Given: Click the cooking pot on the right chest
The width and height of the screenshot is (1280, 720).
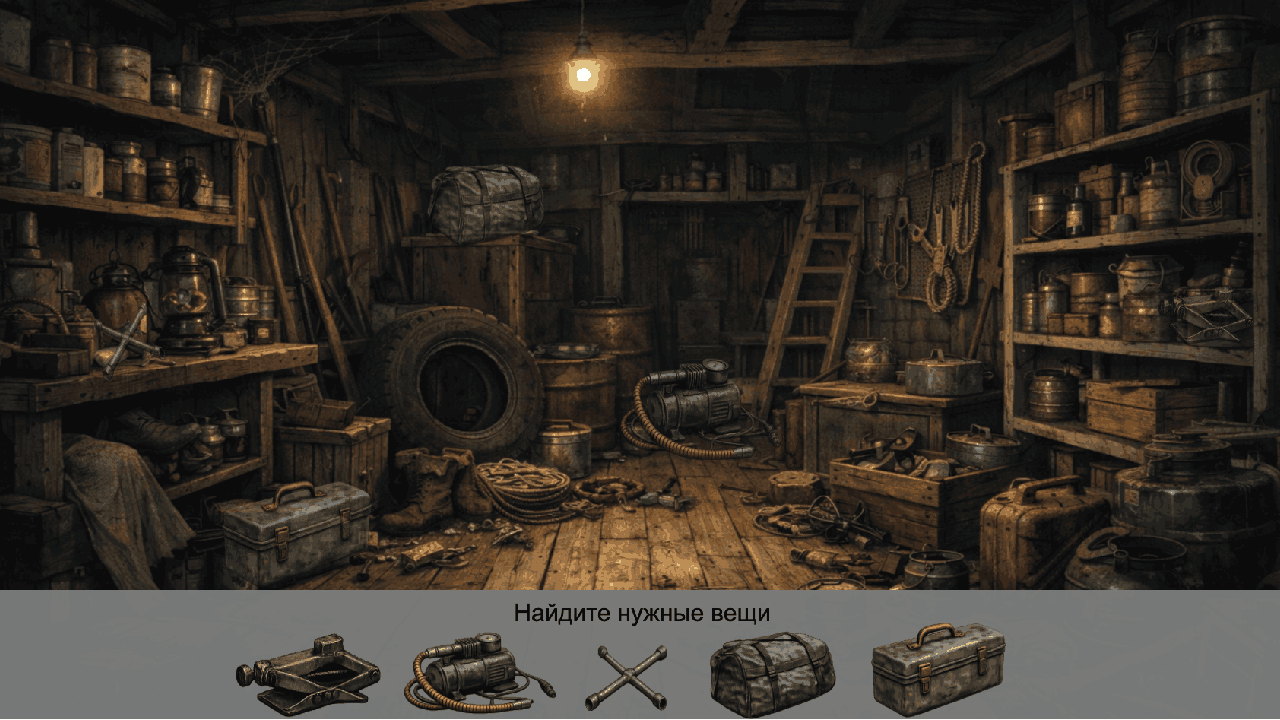Looking at the screenshot, I should coord(935,375).
